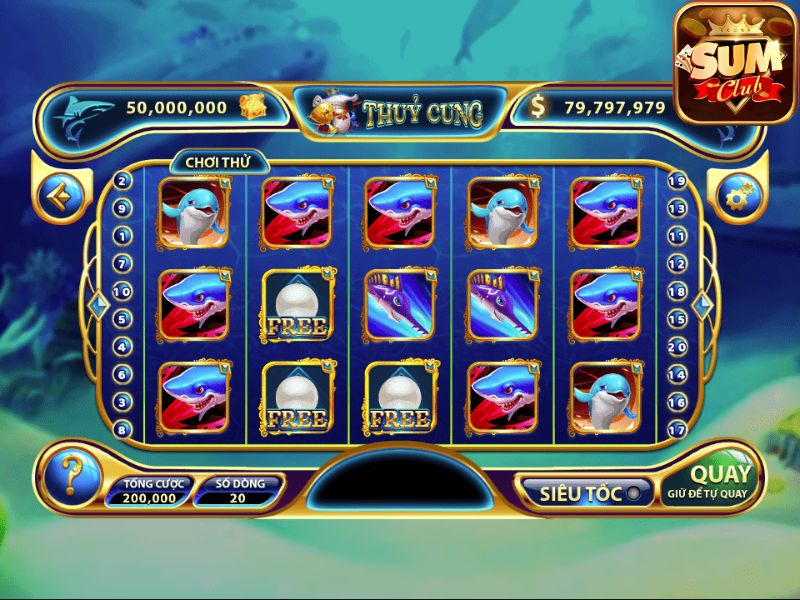800x600 pixels.
Task: Select payline number 19
Action: point(676,182)
